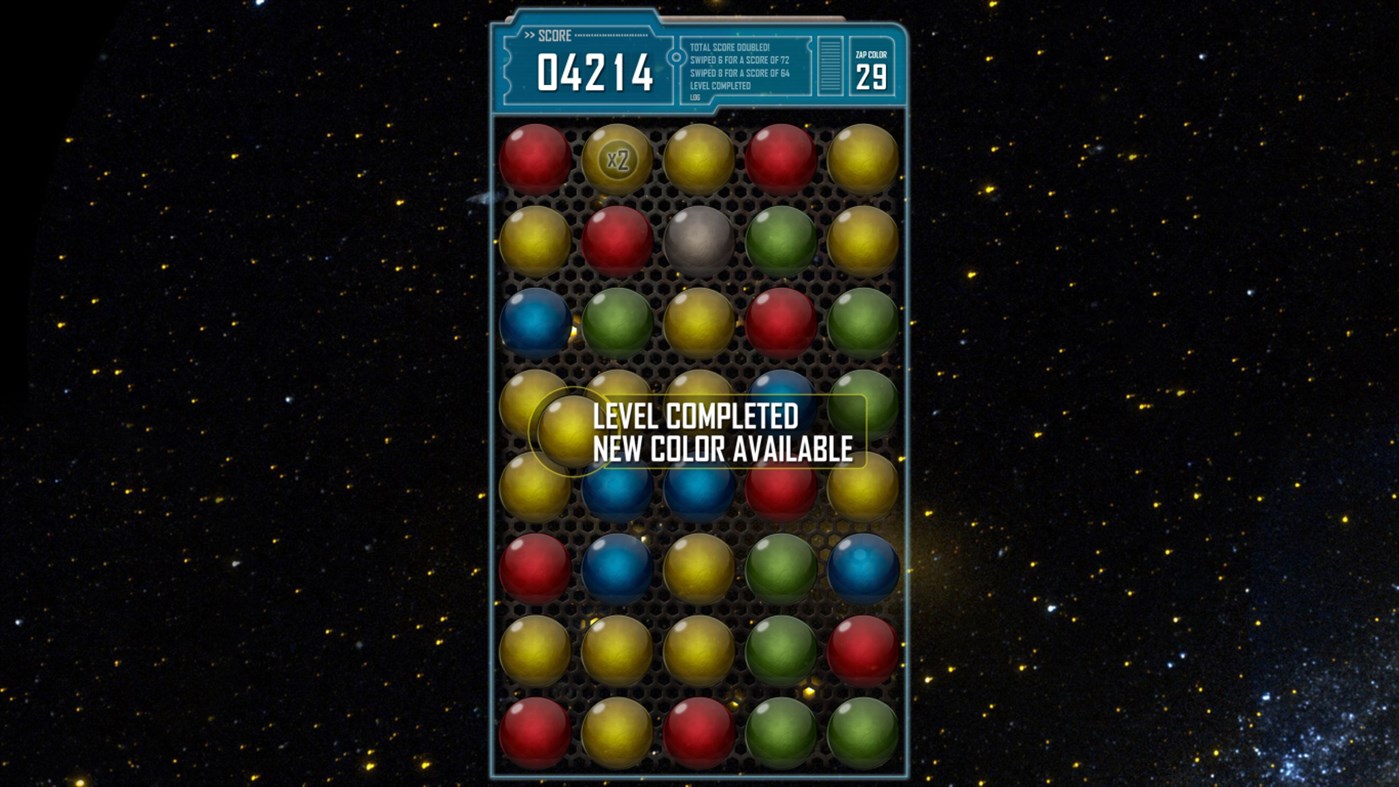Select the red ball in the top-left corner

pos(536,157)
